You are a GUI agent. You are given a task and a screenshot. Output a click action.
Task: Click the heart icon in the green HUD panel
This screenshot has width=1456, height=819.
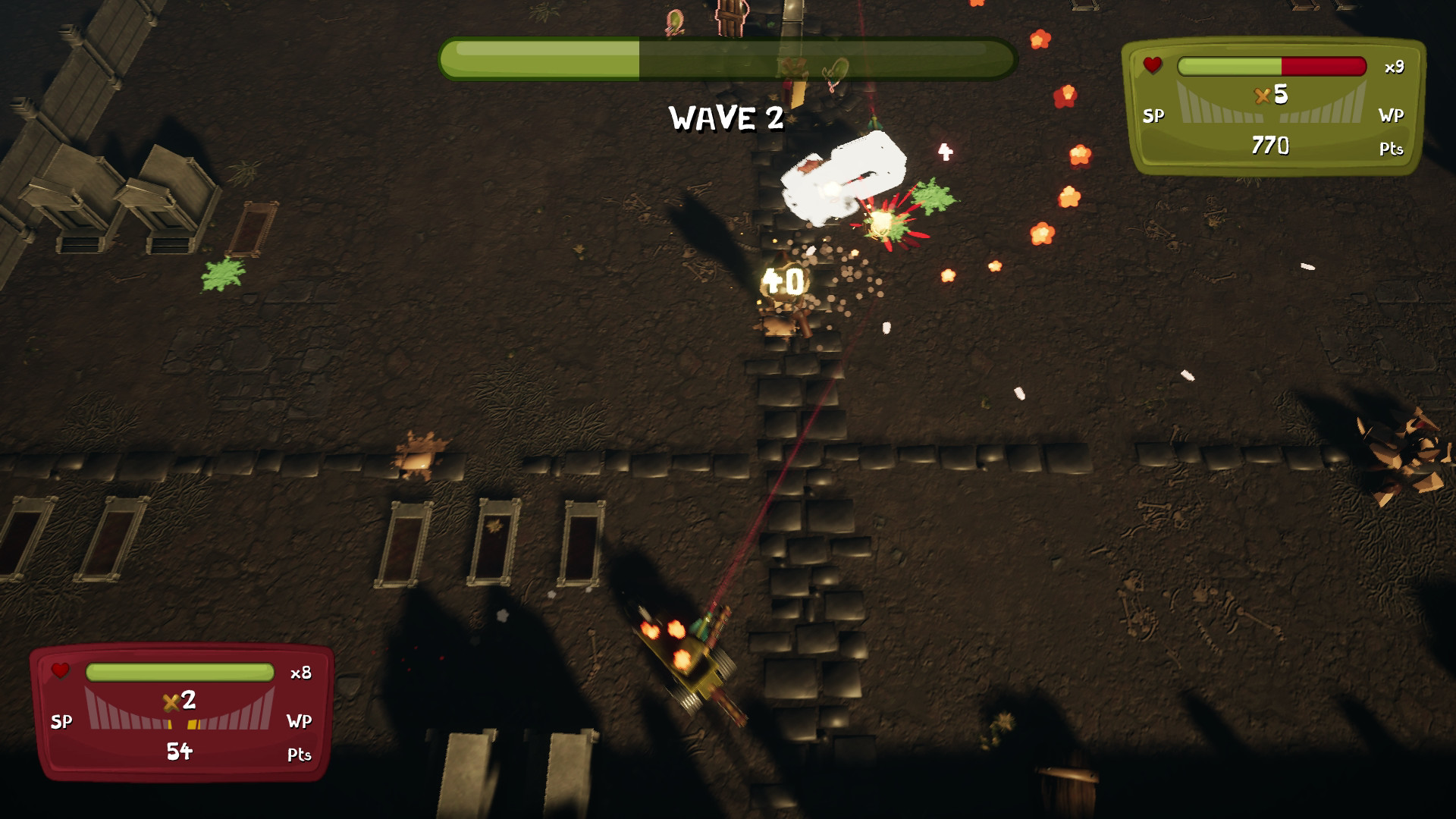[1153, 67]
